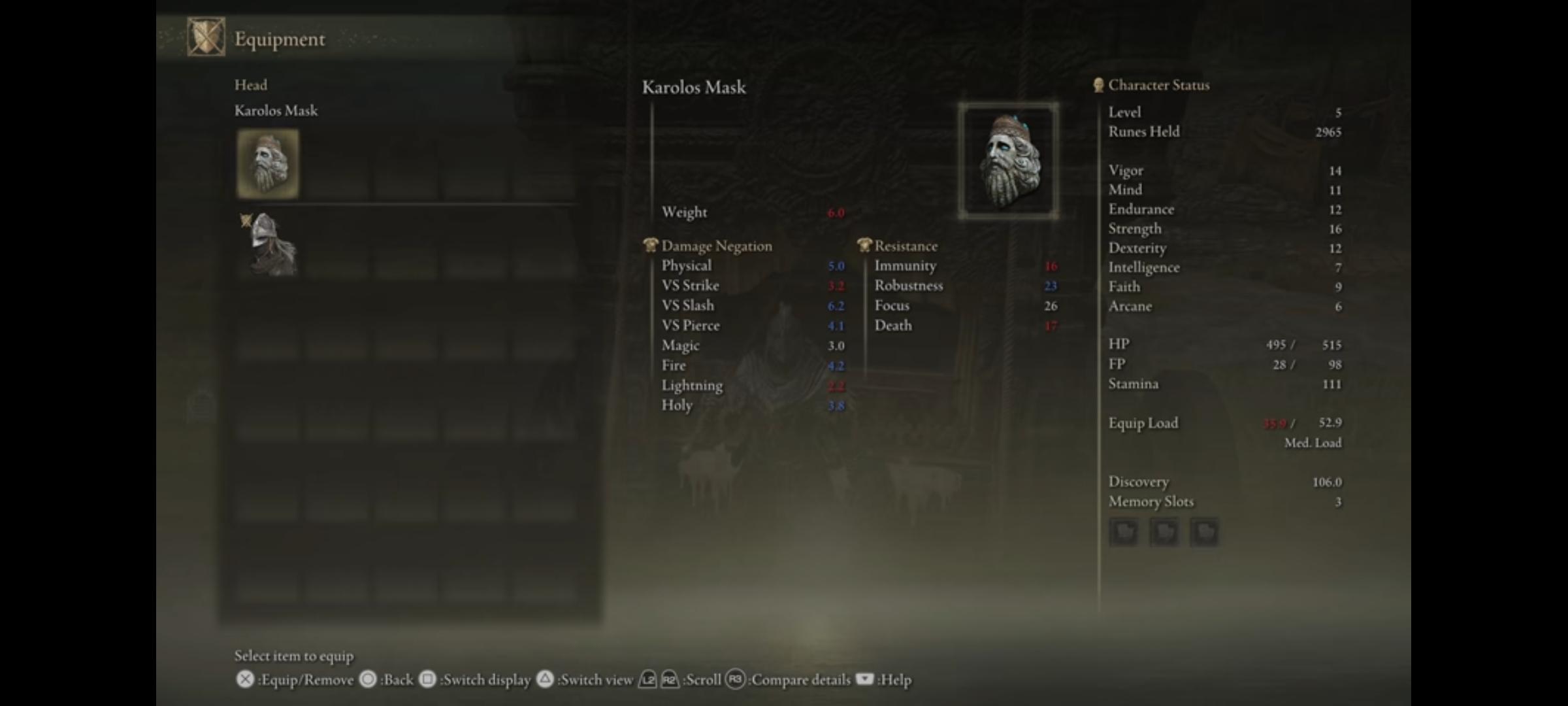The width and height of the screenshot is (1568, 706).
Task: Open the first Memory Slot icon
Action: [x=1125, y=531]
